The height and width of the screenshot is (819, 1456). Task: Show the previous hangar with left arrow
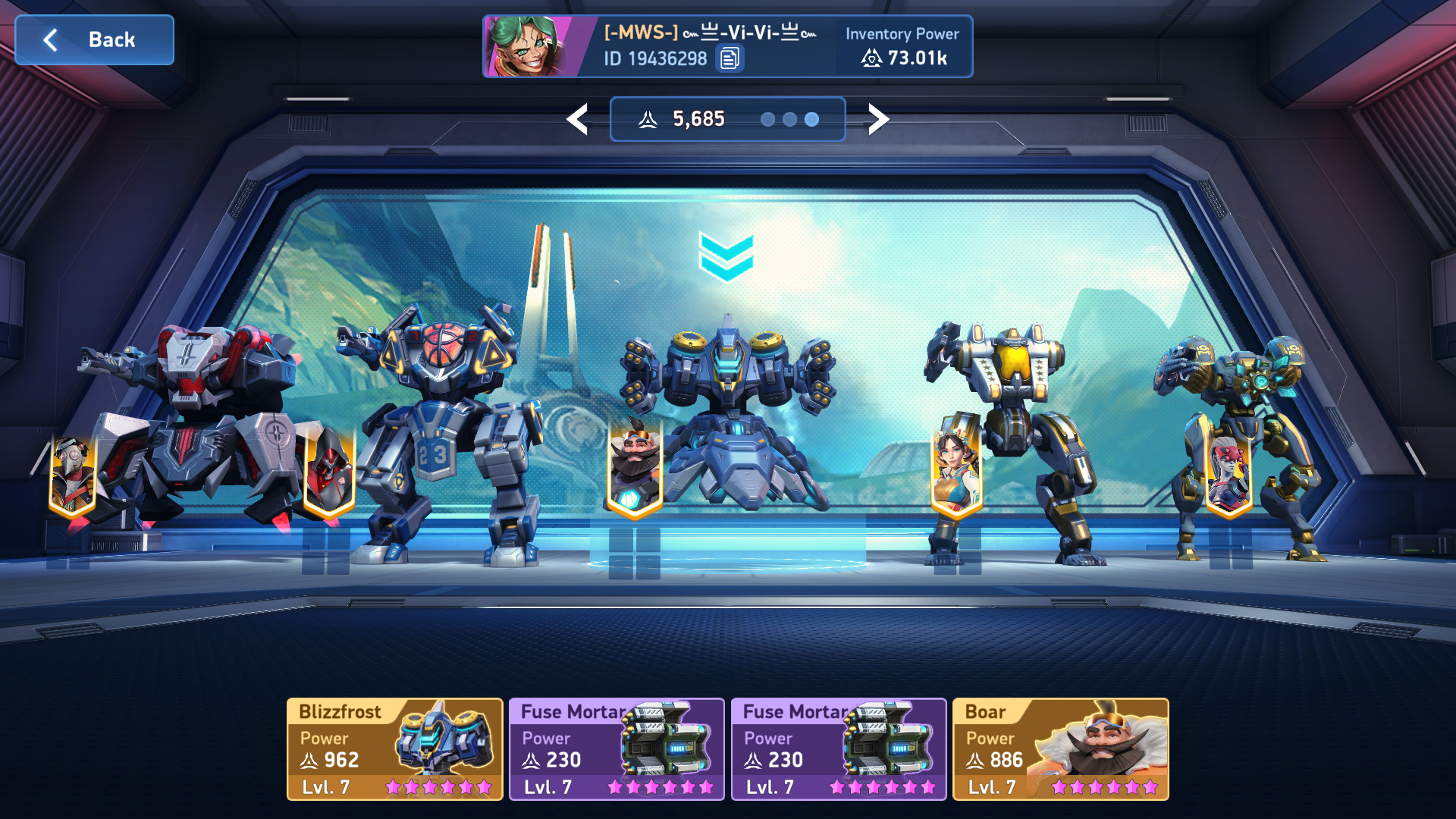click(578, 120)
